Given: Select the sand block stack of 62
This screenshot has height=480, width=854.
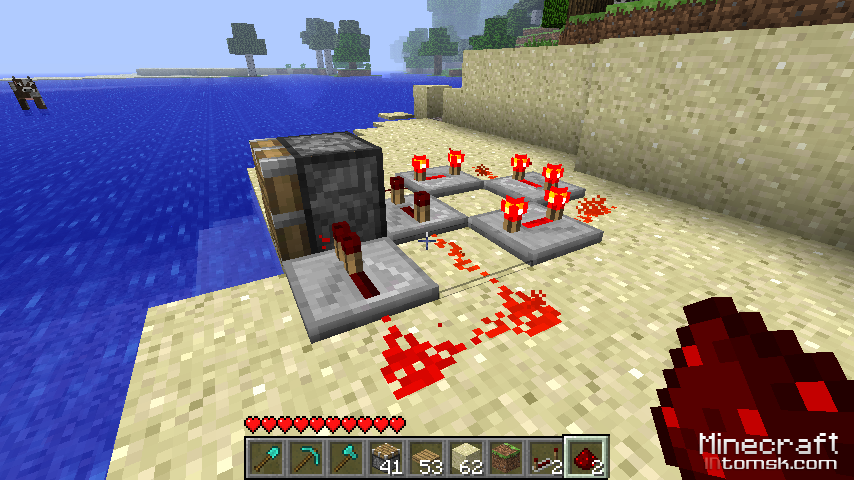Looking at the screenshot, I should 466,458.
